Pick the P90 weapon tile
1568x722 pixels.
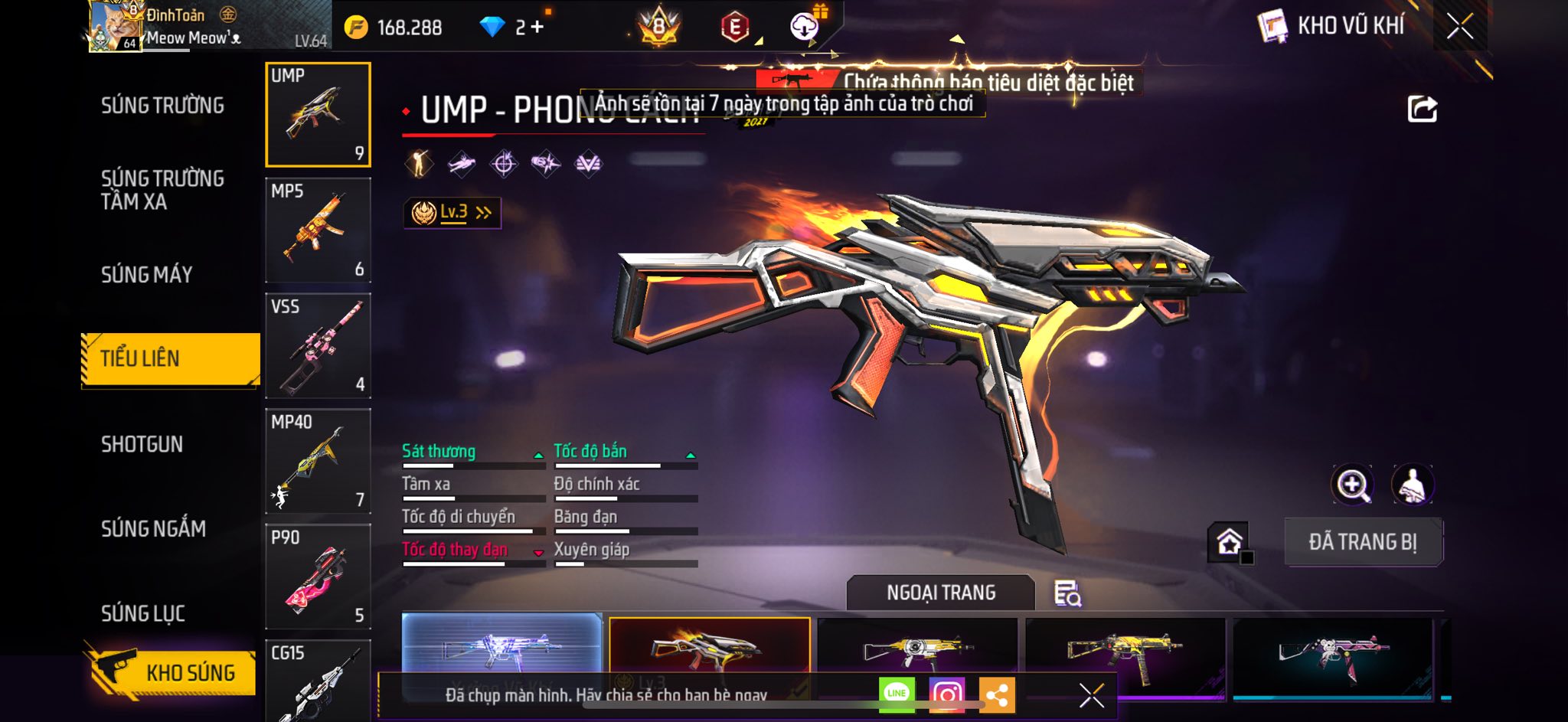point(318,577)
